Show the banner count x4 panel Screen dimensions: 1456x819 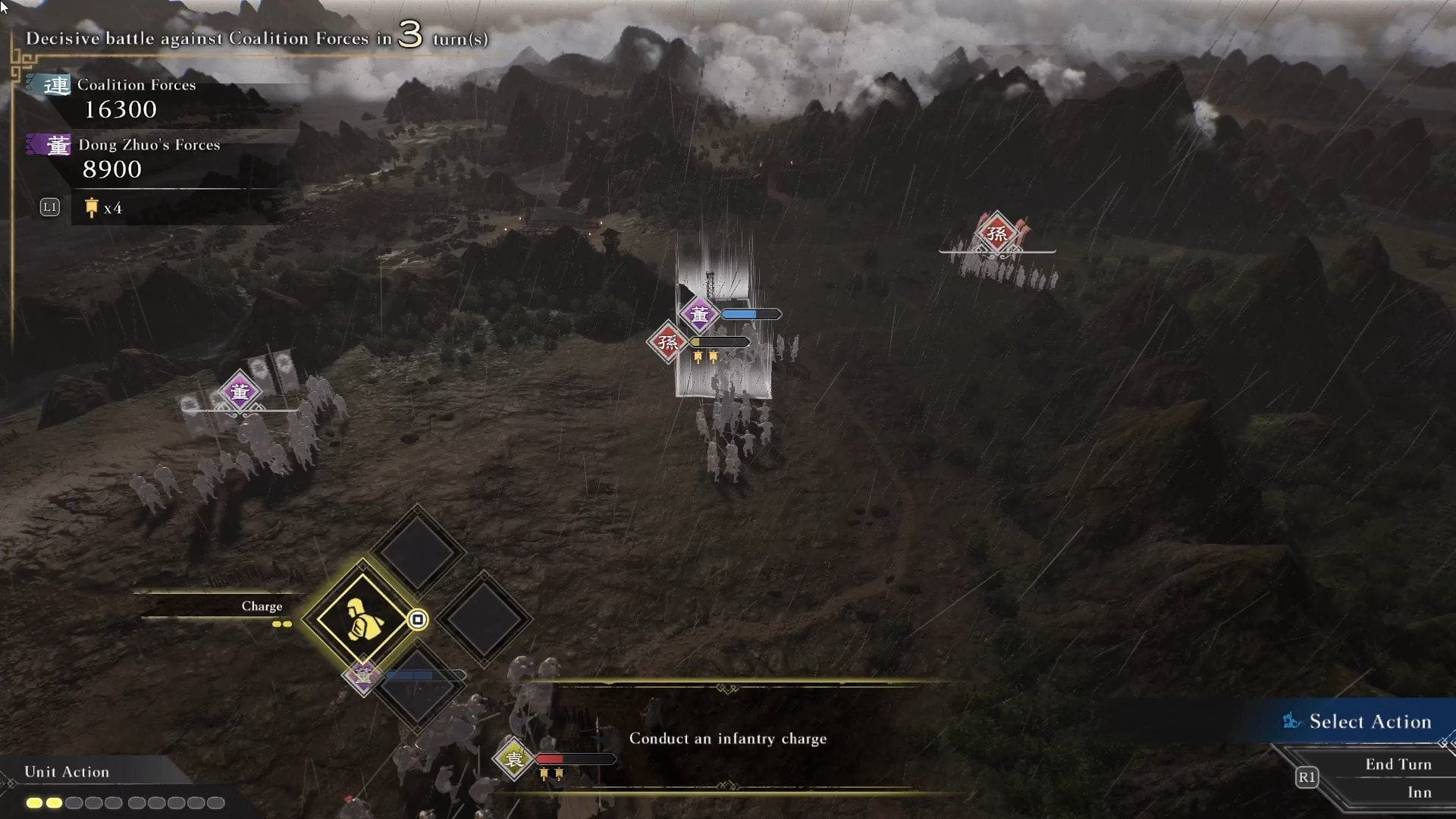(102, 208)
